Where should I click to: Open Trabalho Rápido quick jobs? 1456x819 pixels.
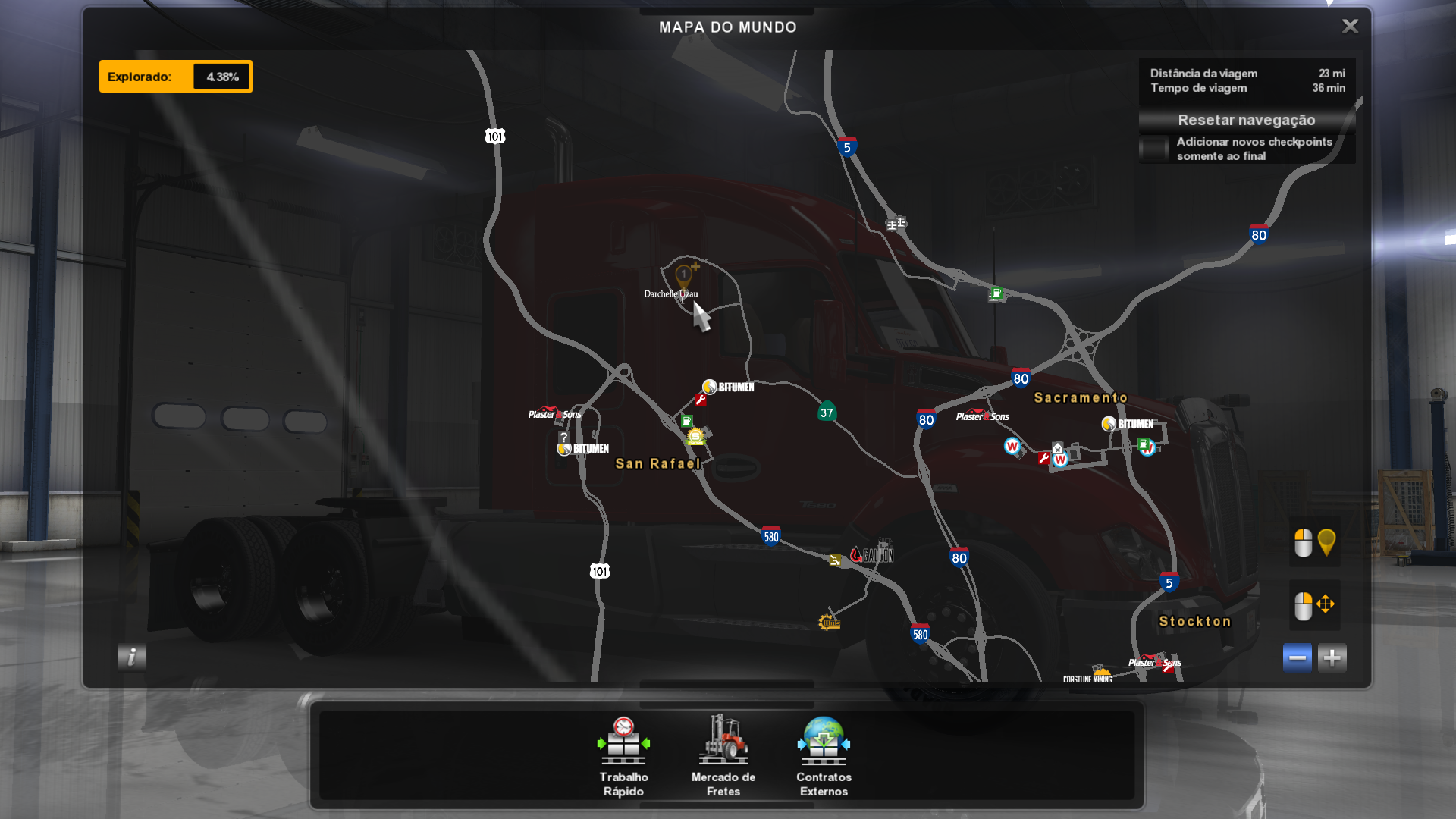623,756
